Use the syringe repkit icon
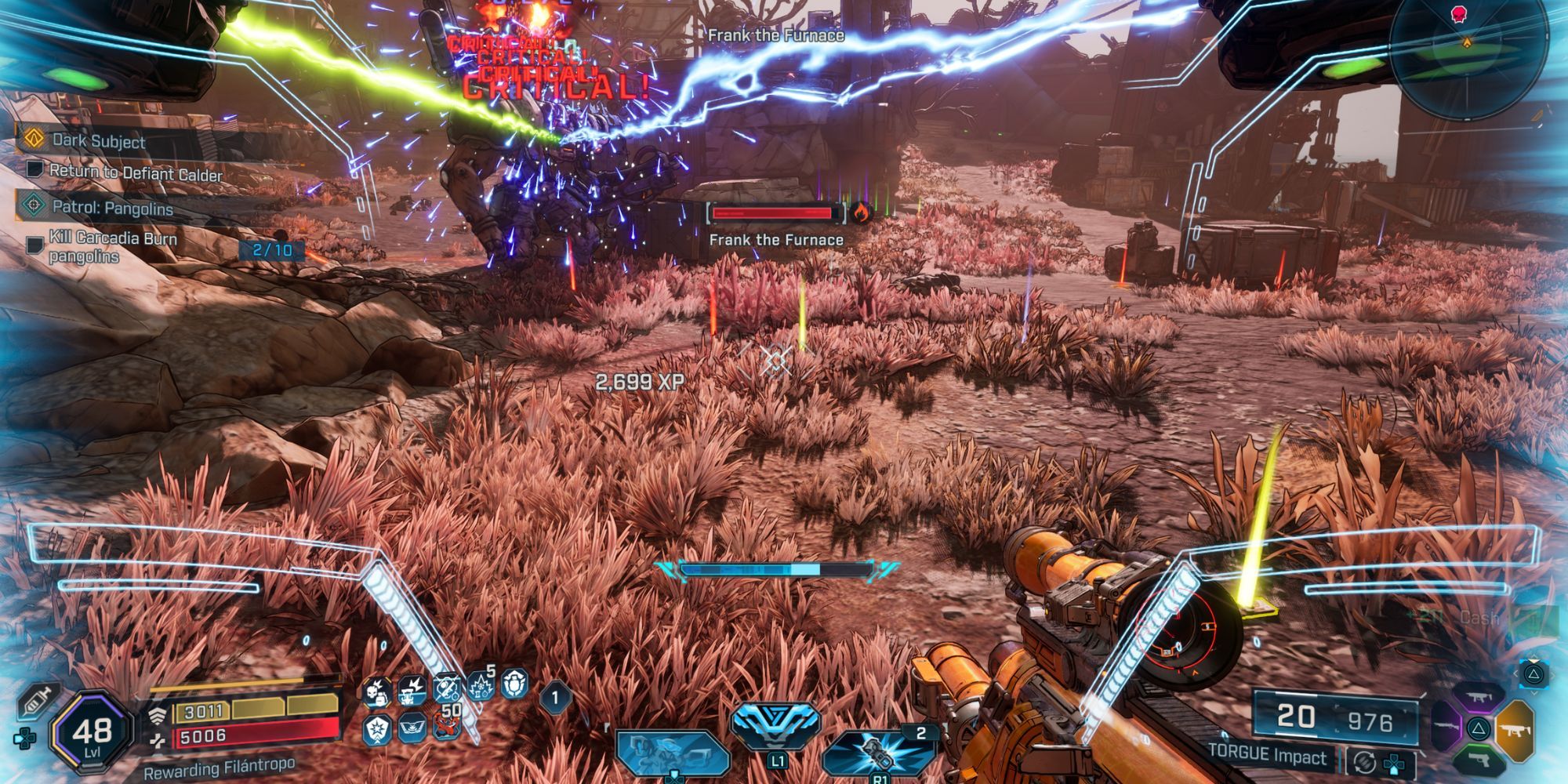The height and width of the screenshot is (784, 1568). click(37, 701)
